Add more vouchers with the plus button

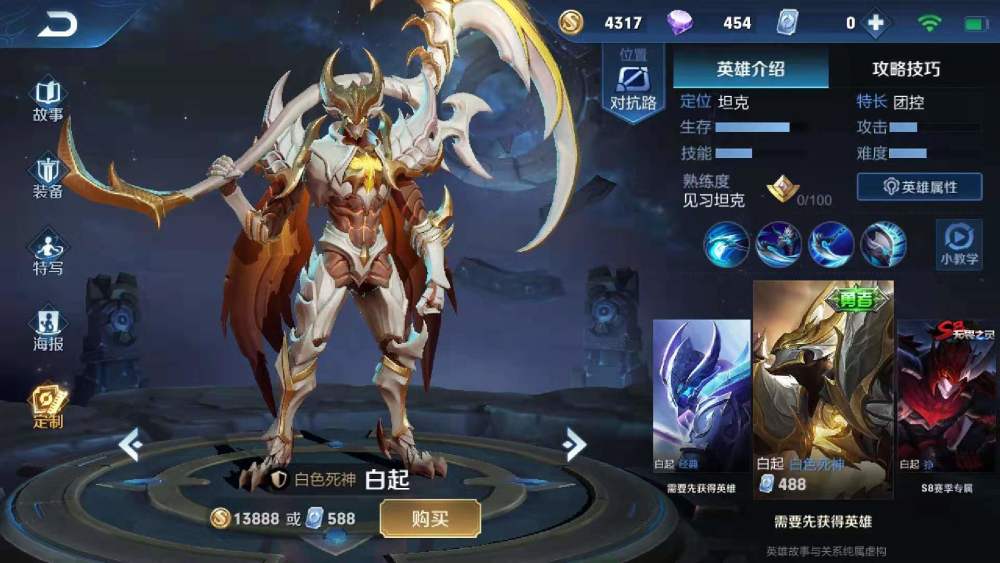click(x=876, y=23)
